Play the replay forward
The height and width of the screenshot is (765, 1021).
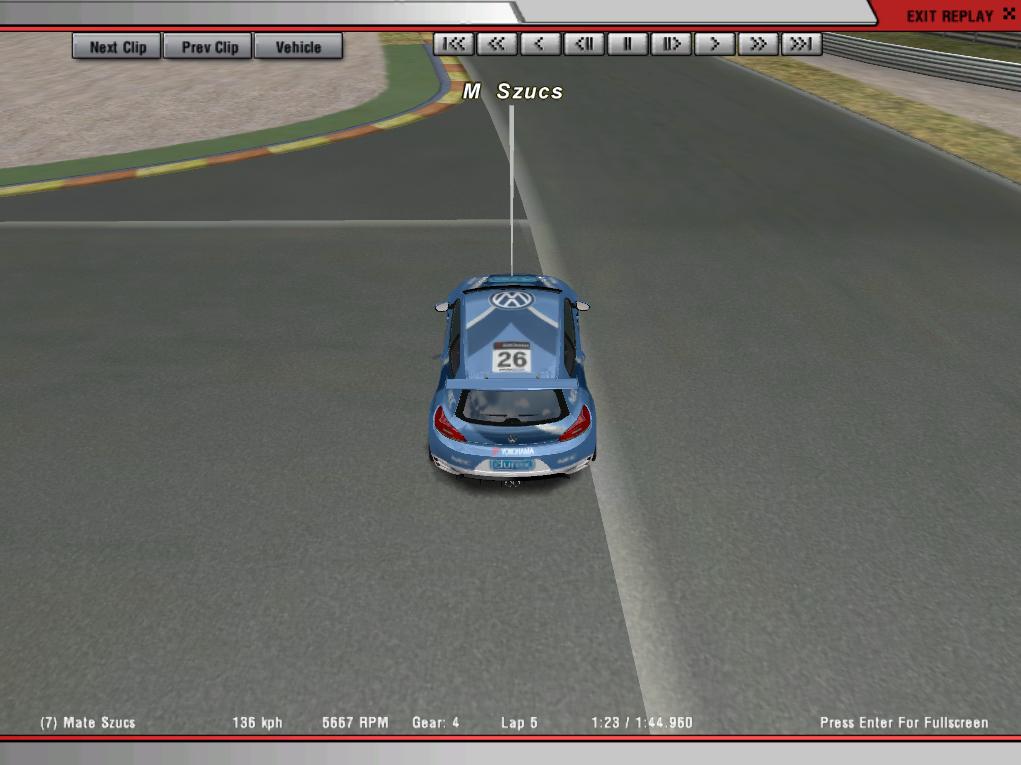click(x=714, y=44)
